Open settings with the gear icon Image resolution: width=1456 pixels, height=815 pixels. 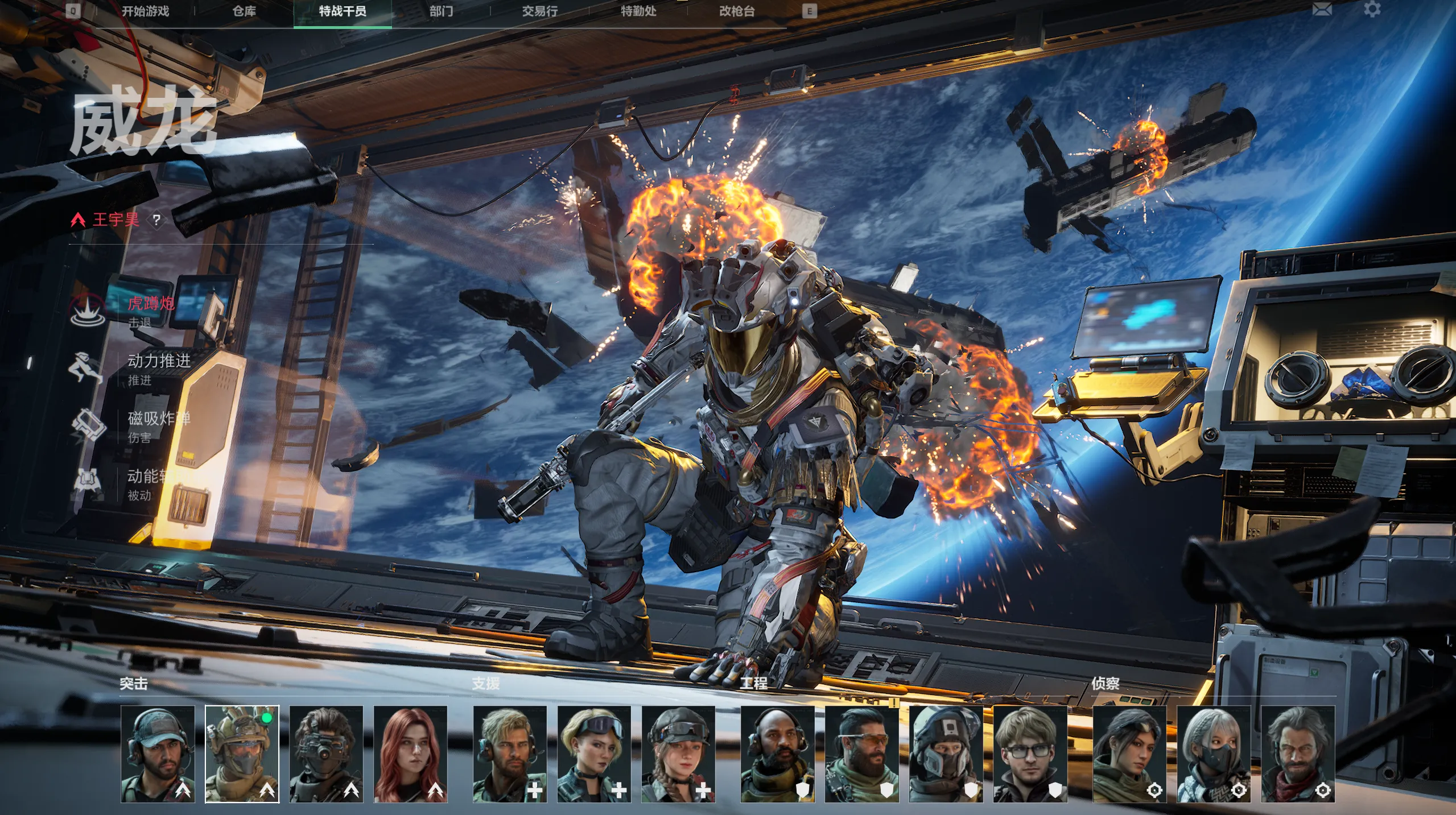(x=1372, y=10)
